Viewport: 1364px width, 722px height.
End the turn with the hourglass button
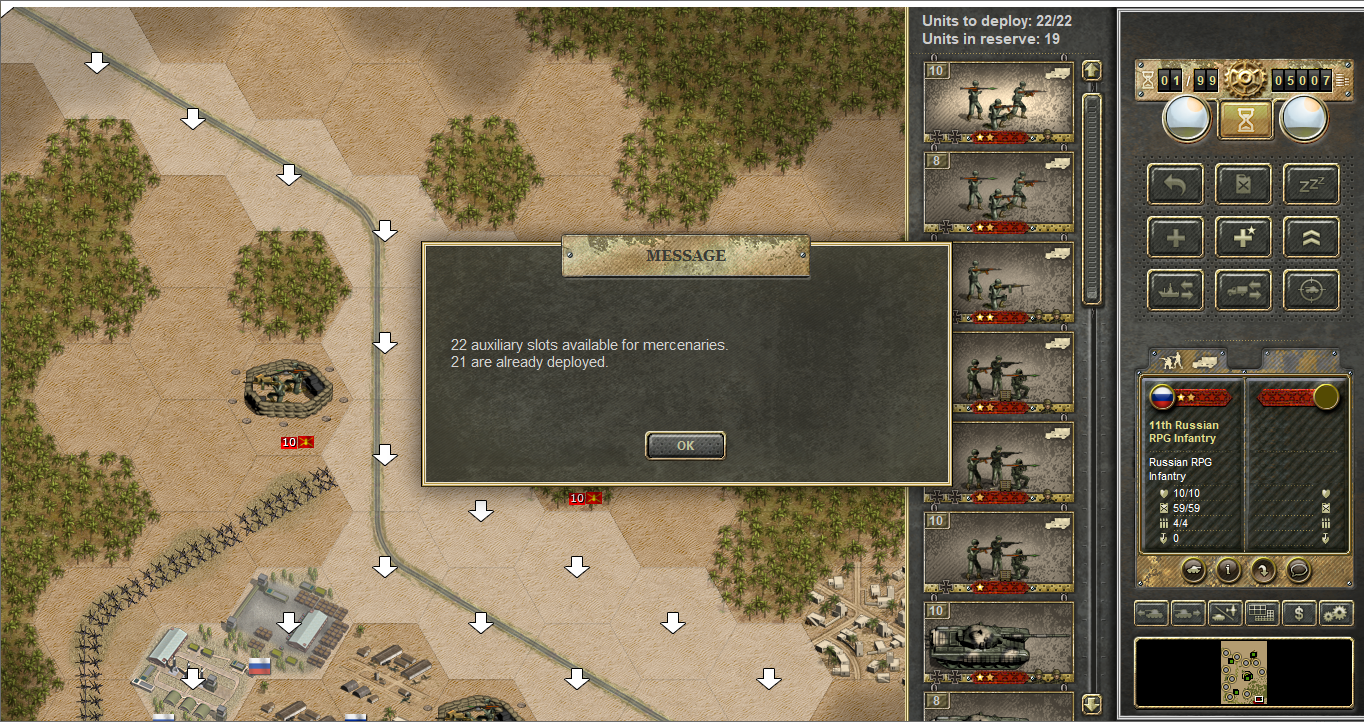(1244, 120)
